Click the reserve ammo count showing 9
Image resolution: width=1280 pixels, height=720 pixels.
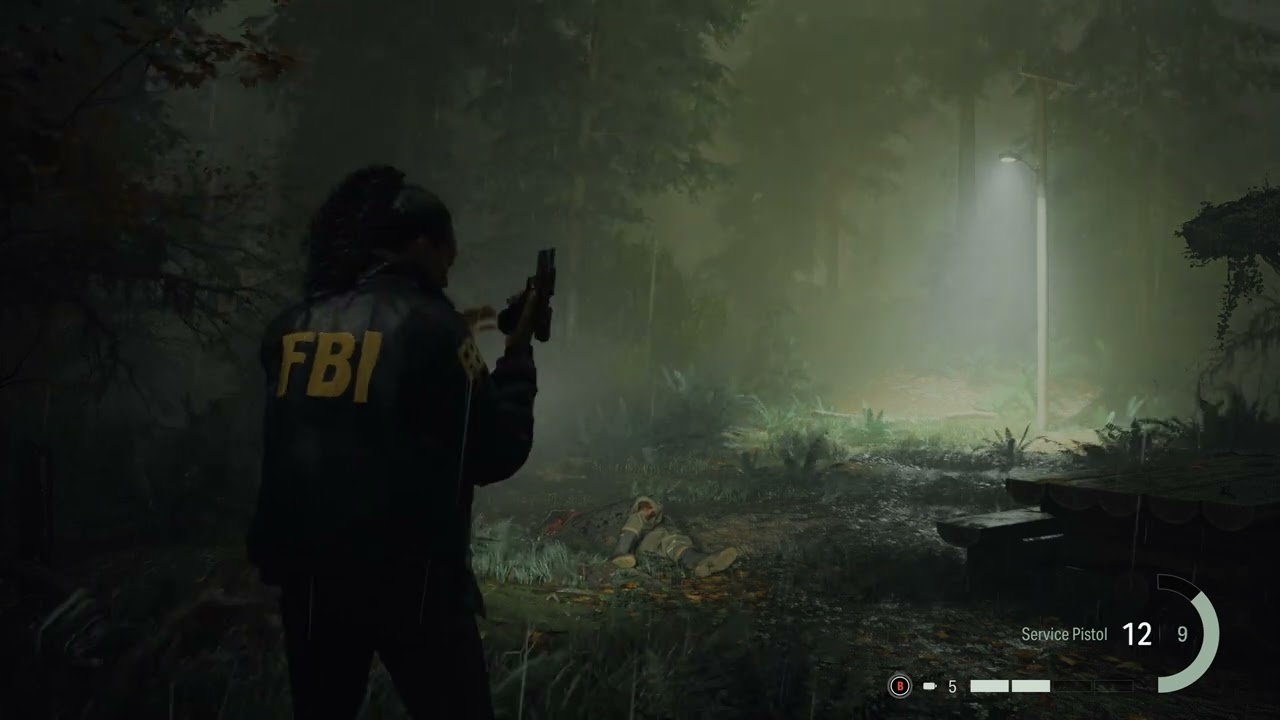(1182, 634)
